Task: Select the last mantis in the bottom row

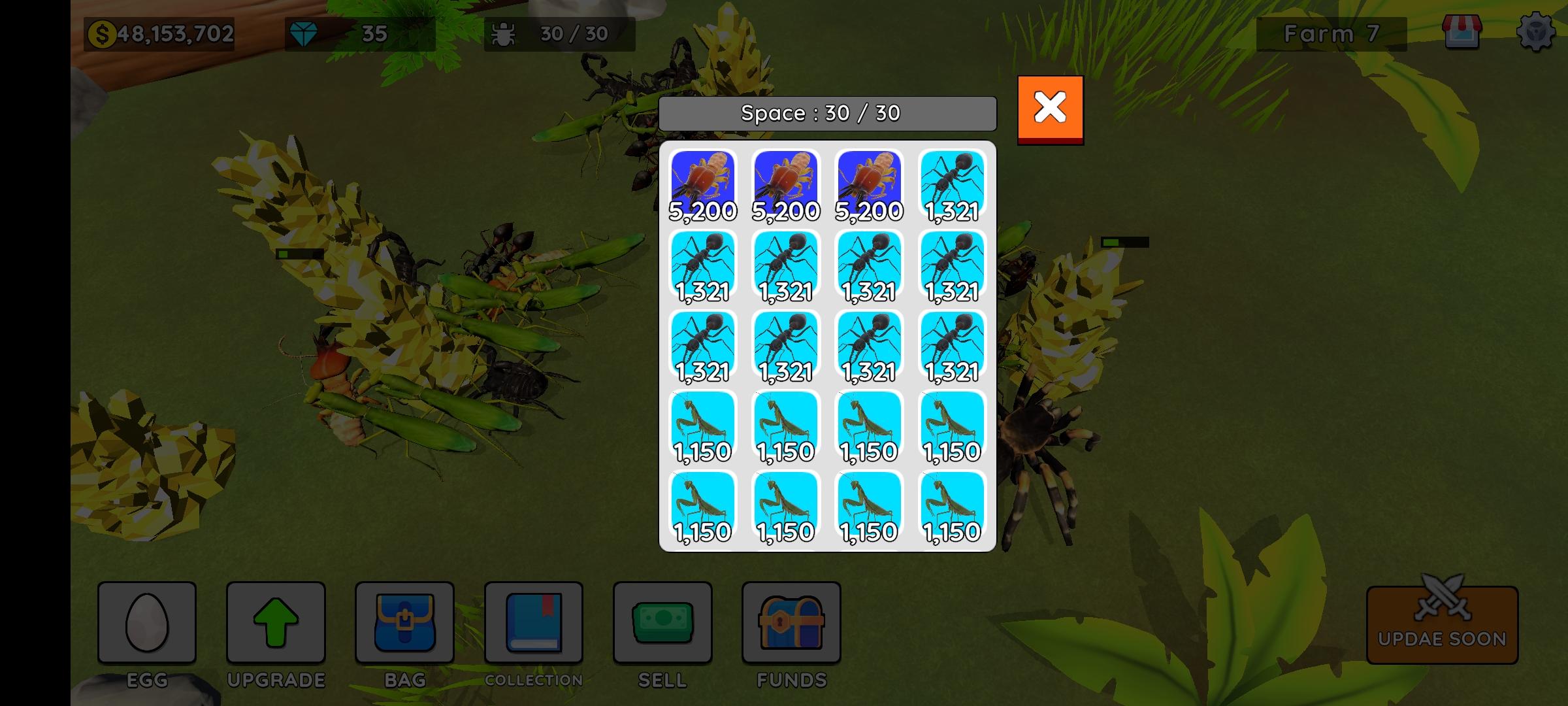Action: coord(953,507)
